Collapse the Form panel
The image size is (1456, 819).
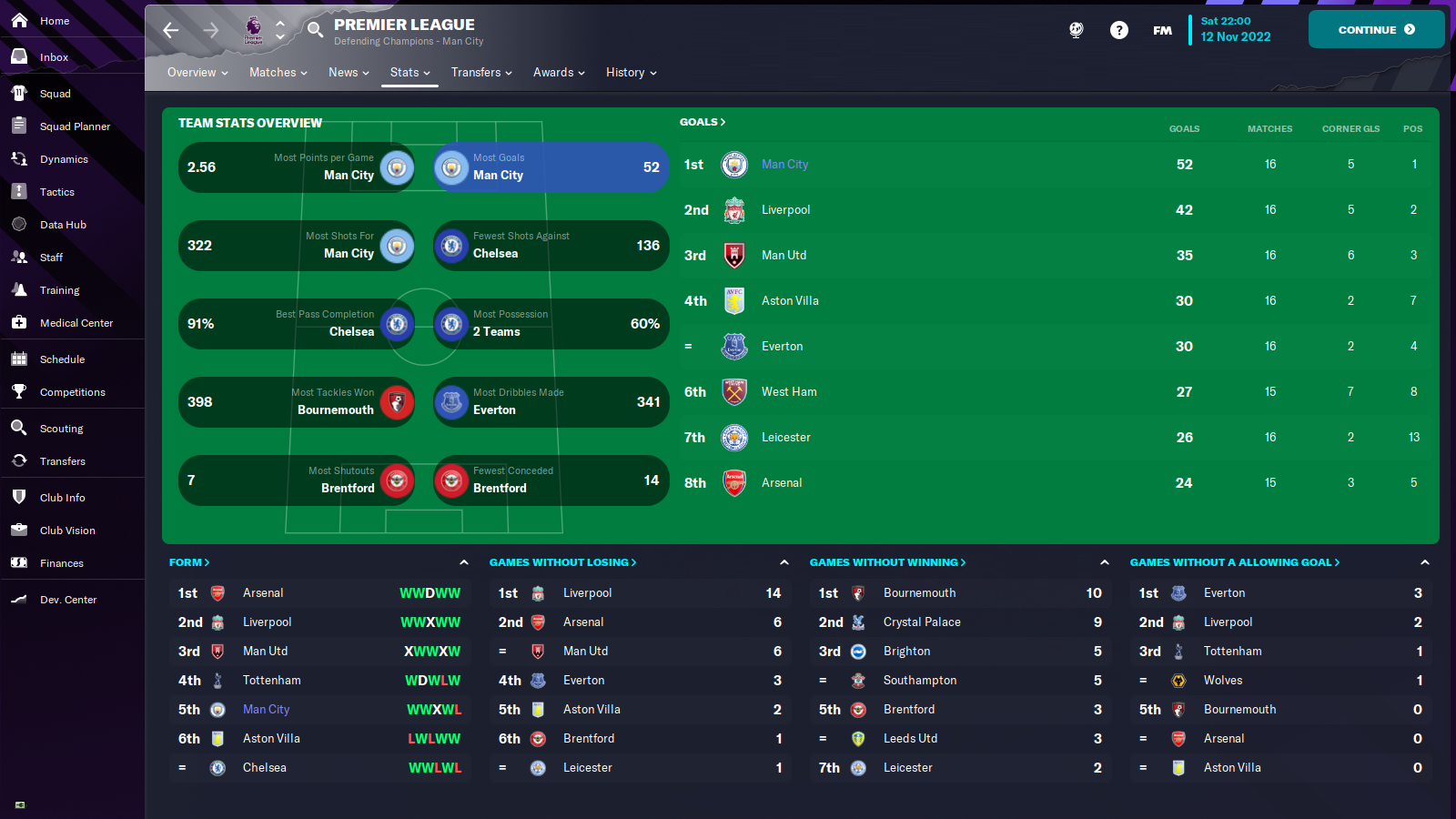(x=465, y=561)
